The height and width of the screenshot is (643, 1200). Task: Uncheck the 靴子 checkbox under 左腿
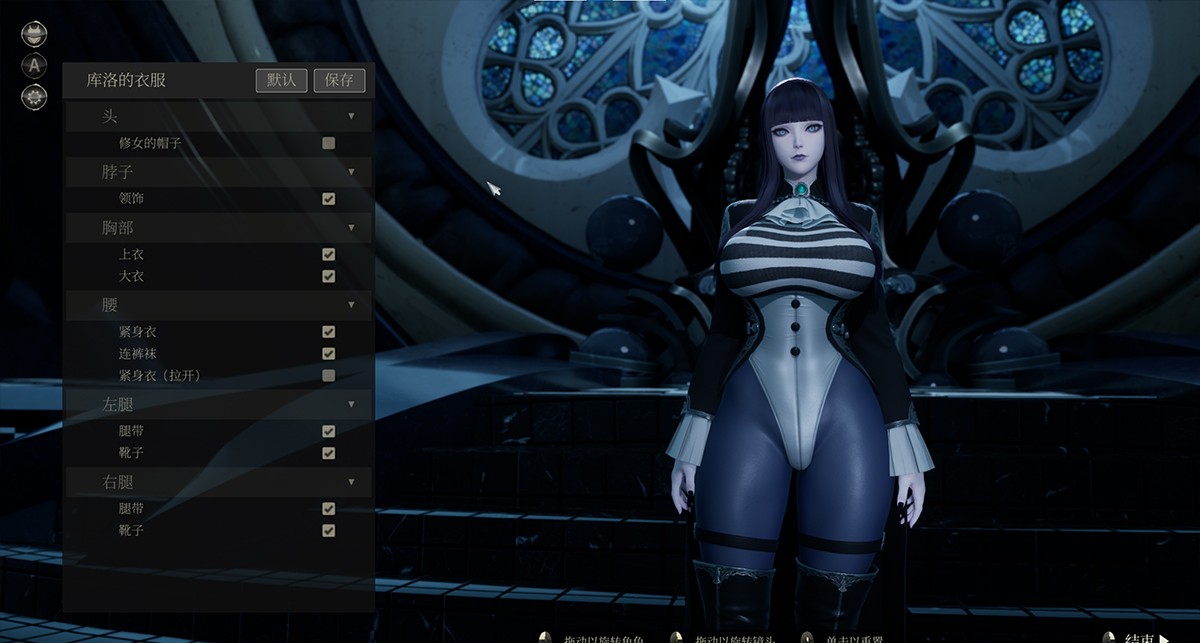point(328,453)
